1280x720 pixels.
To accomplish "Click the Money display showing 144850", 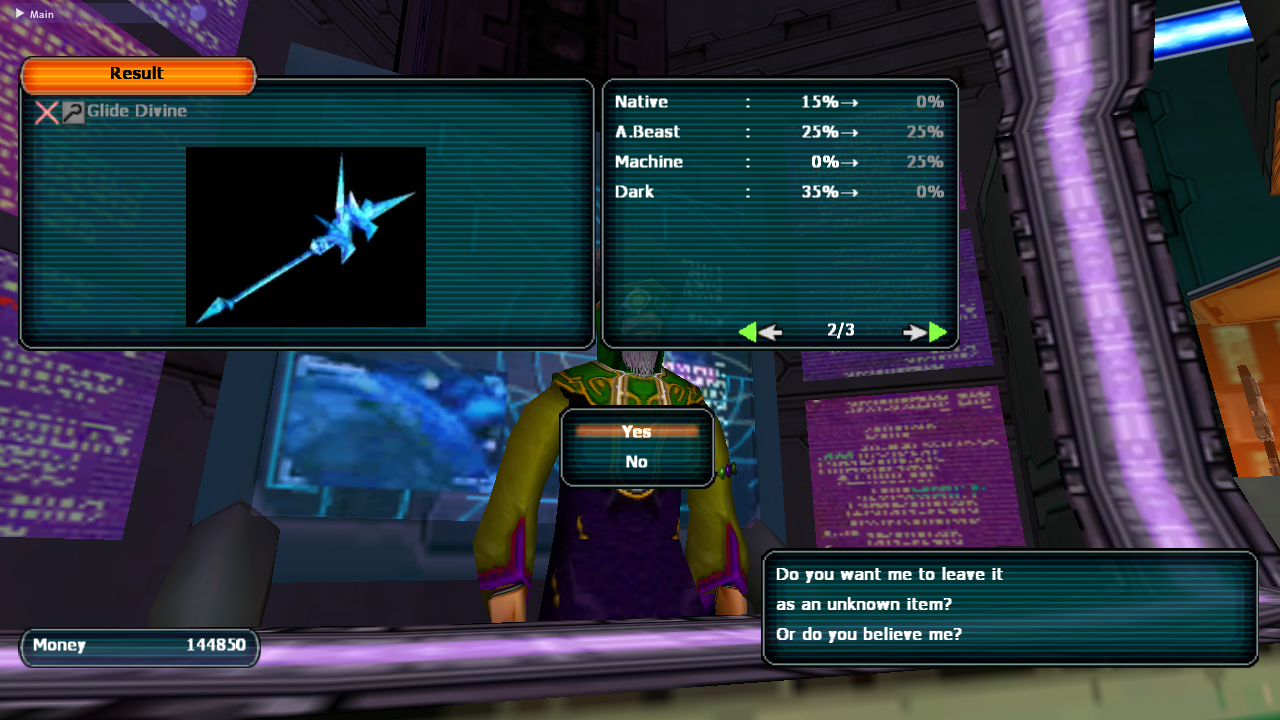I will pos(139,646).
